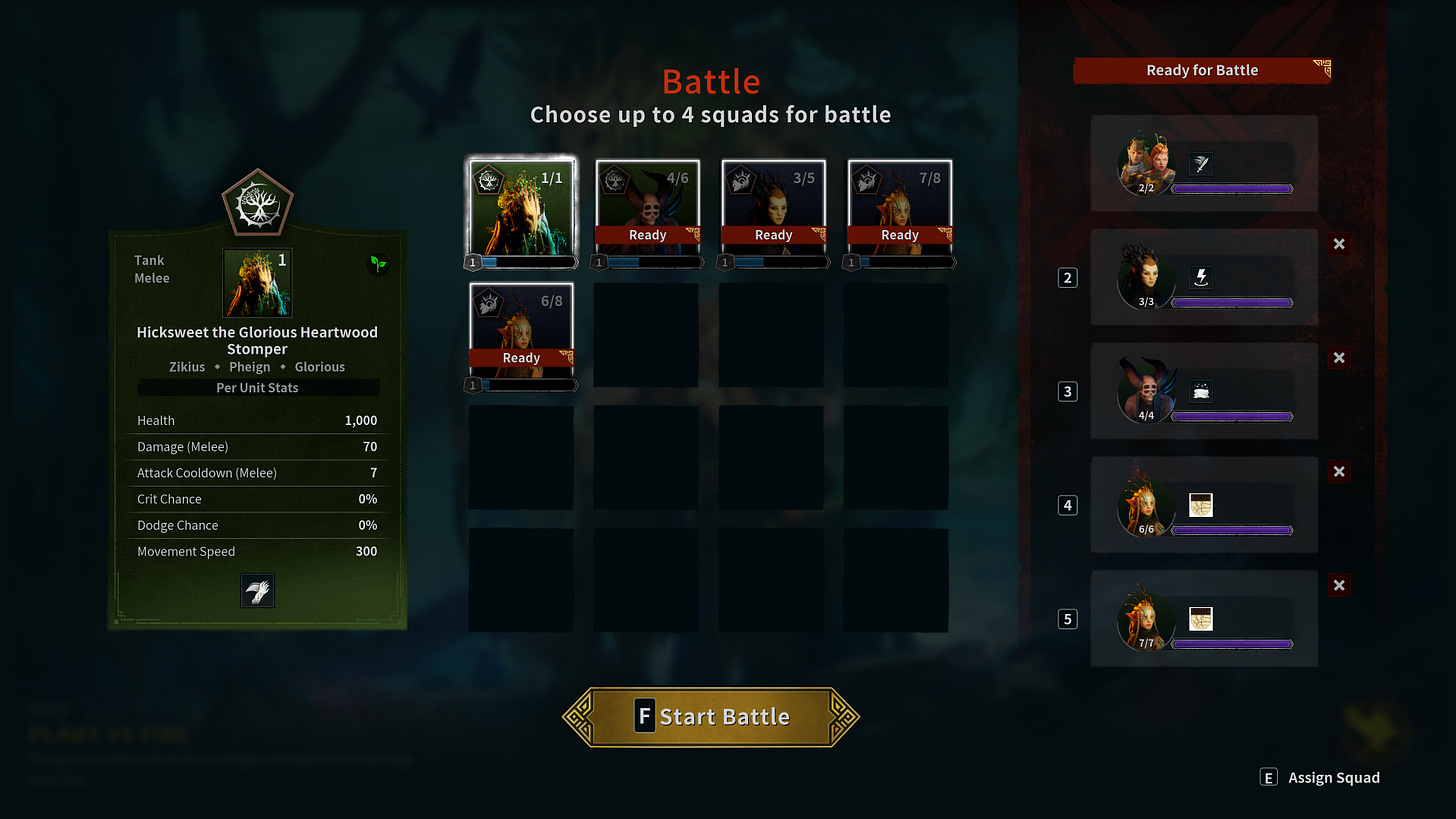
Task: Click the lightning ability icon in squad slot 2
Action: tap(1201, 278)
